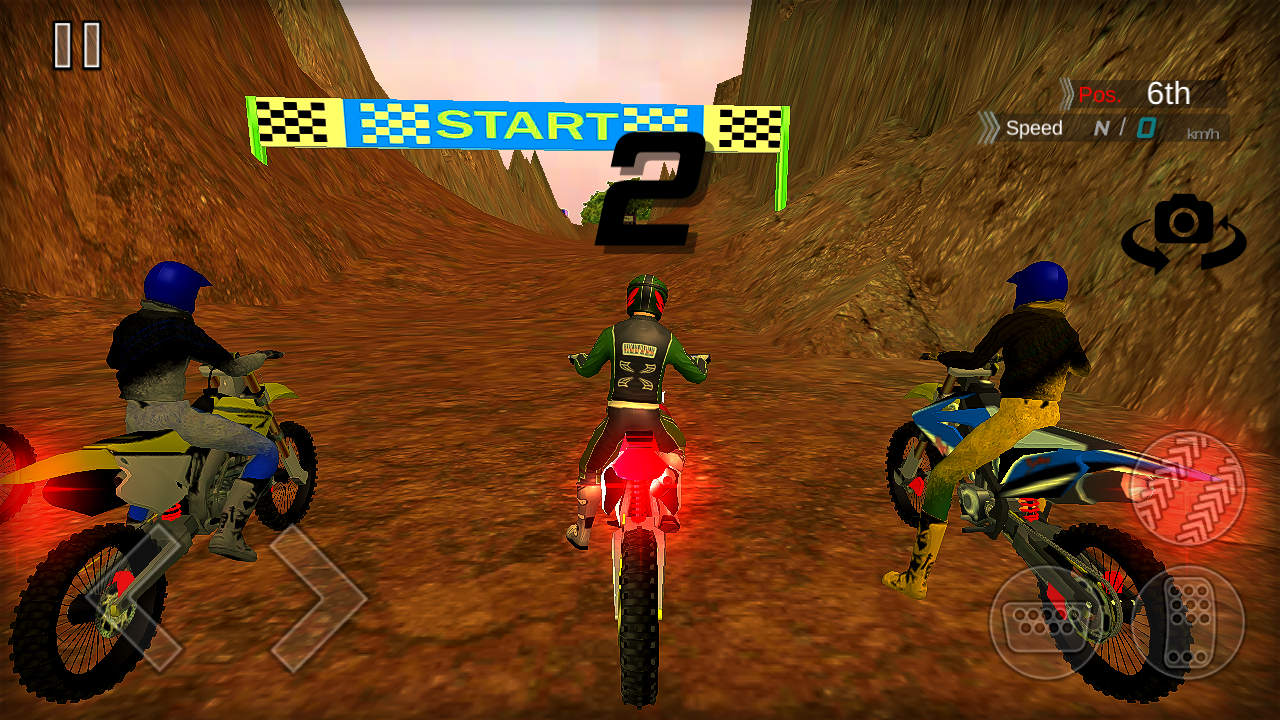Select the Pos. 6th position display
The image size is (1280, 720).
1150,95
